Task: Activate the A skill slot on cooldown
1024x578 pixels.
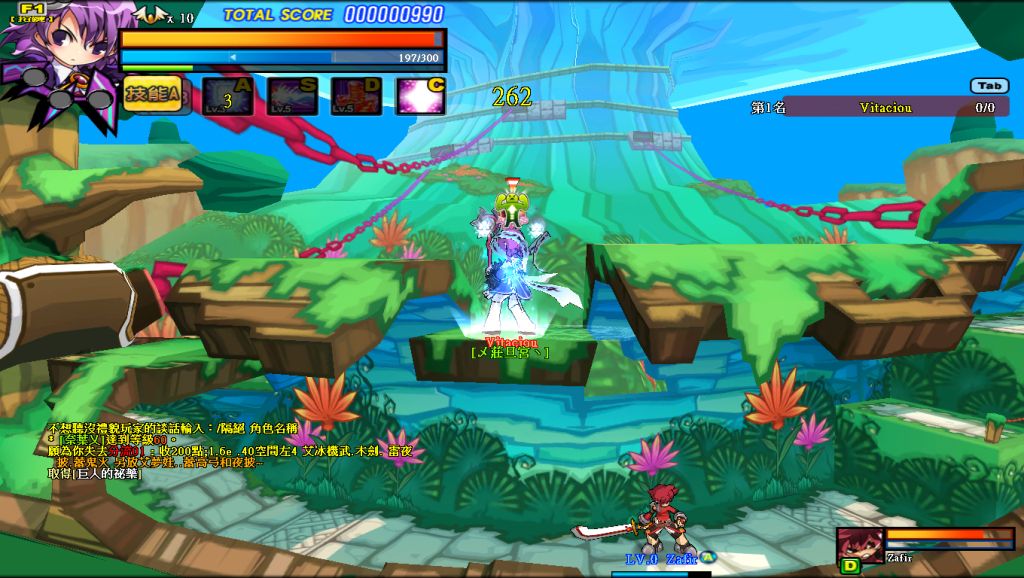Action: pos(227,96)
